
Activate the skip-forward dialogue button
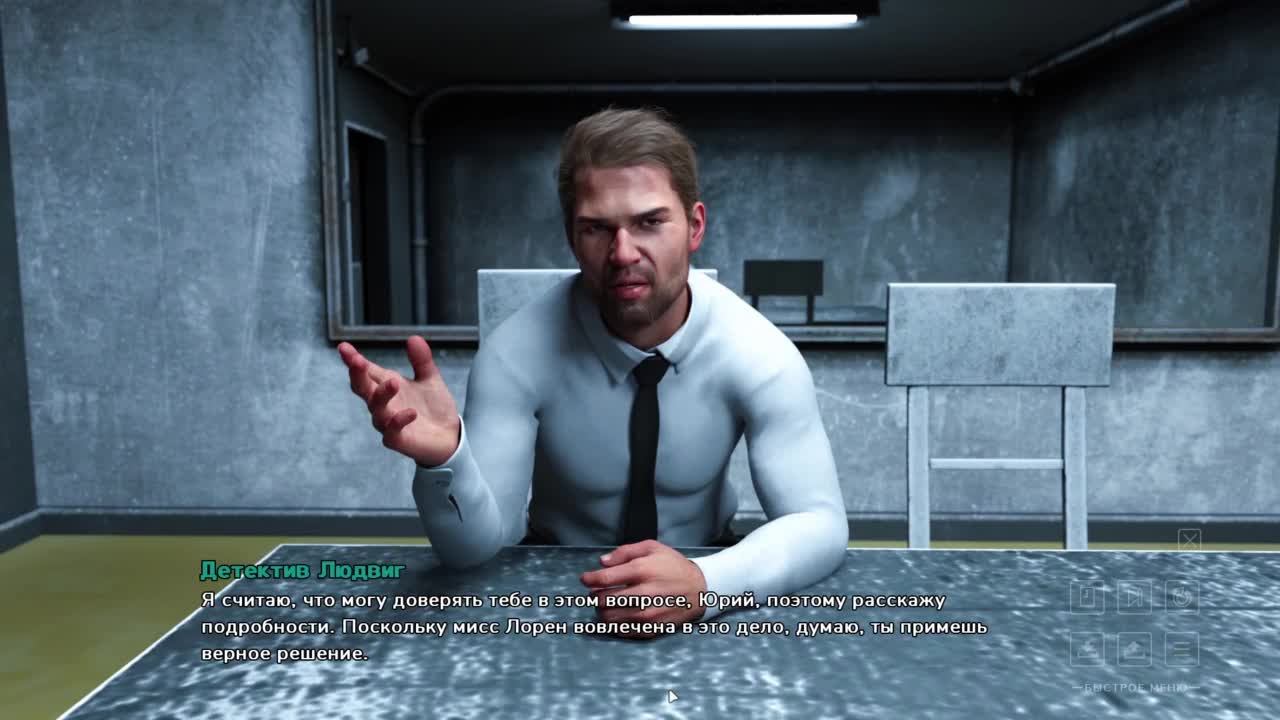1134,597
